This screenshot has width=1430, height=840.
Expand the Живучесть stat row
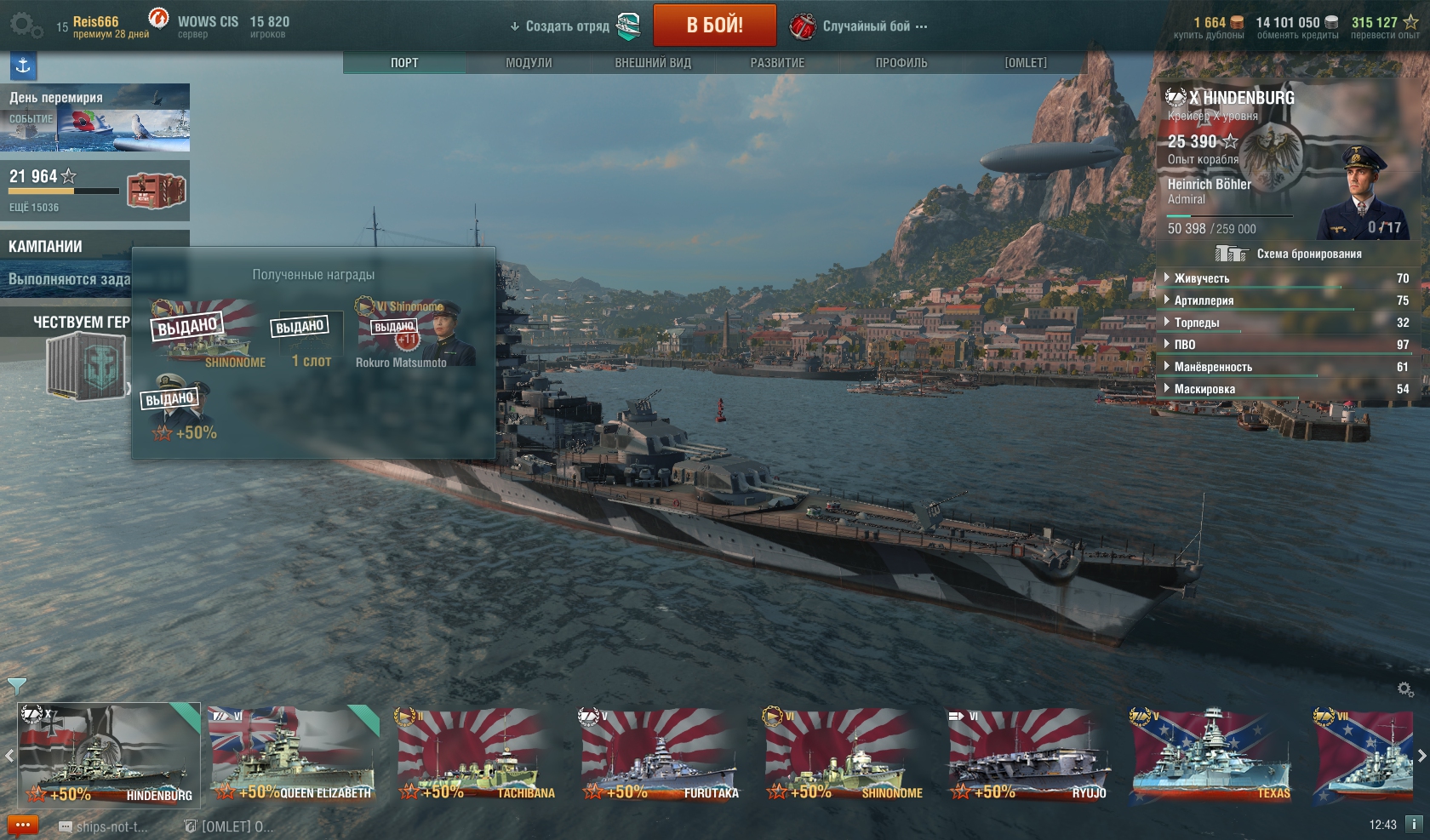point(1201,278)
